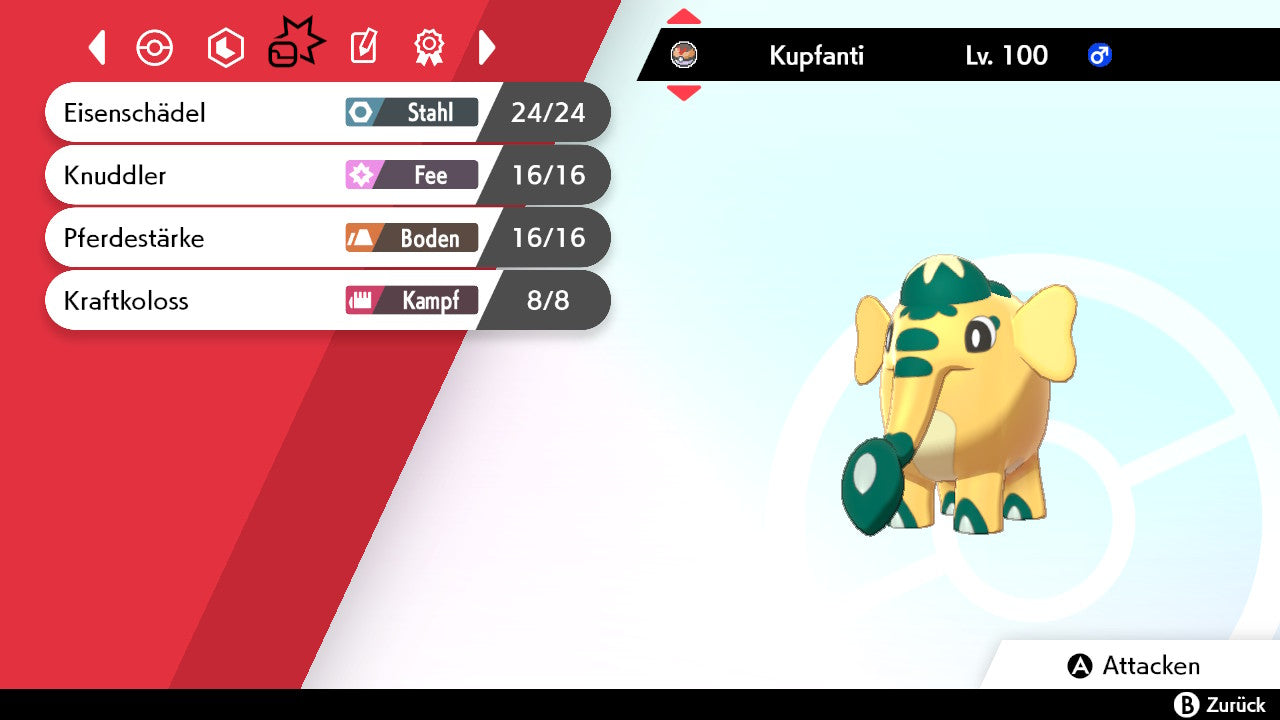Select the Eisenschädel move row
The width and height of the screenshot is (1280, 720).
pos(326,113)
